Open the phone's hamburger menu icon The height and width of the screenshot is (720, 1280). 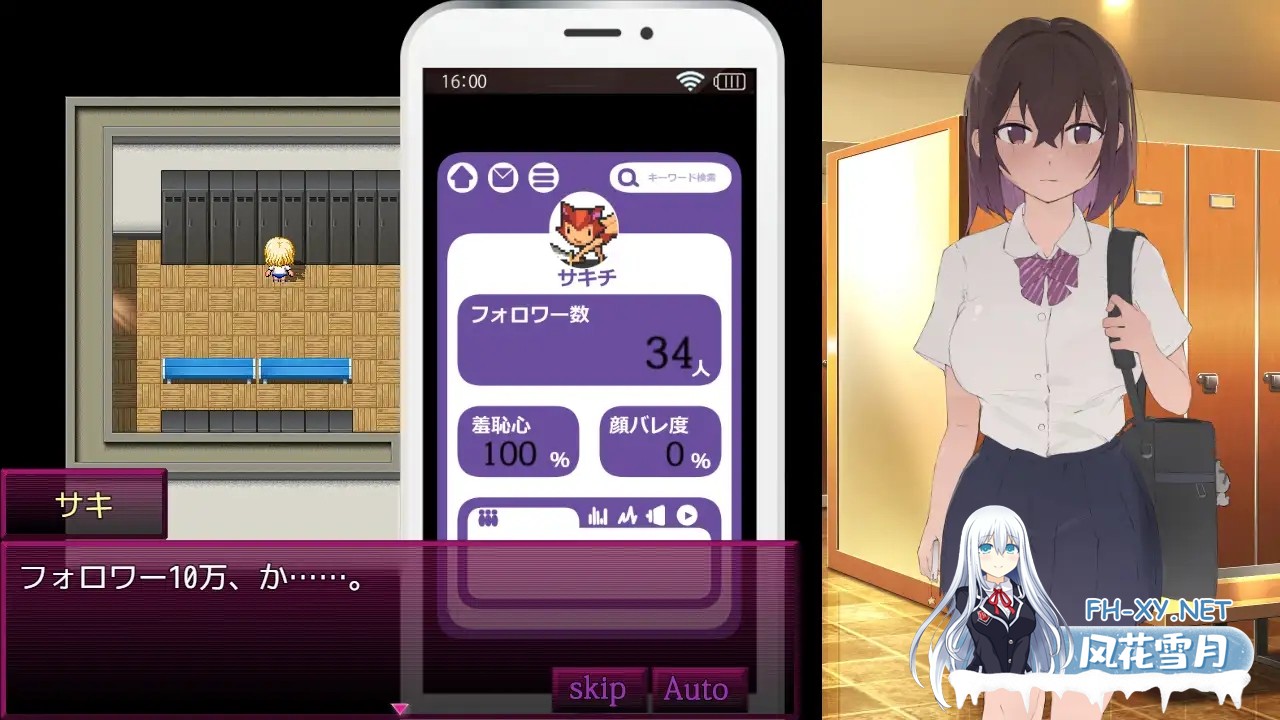click(x=543, y=178)
